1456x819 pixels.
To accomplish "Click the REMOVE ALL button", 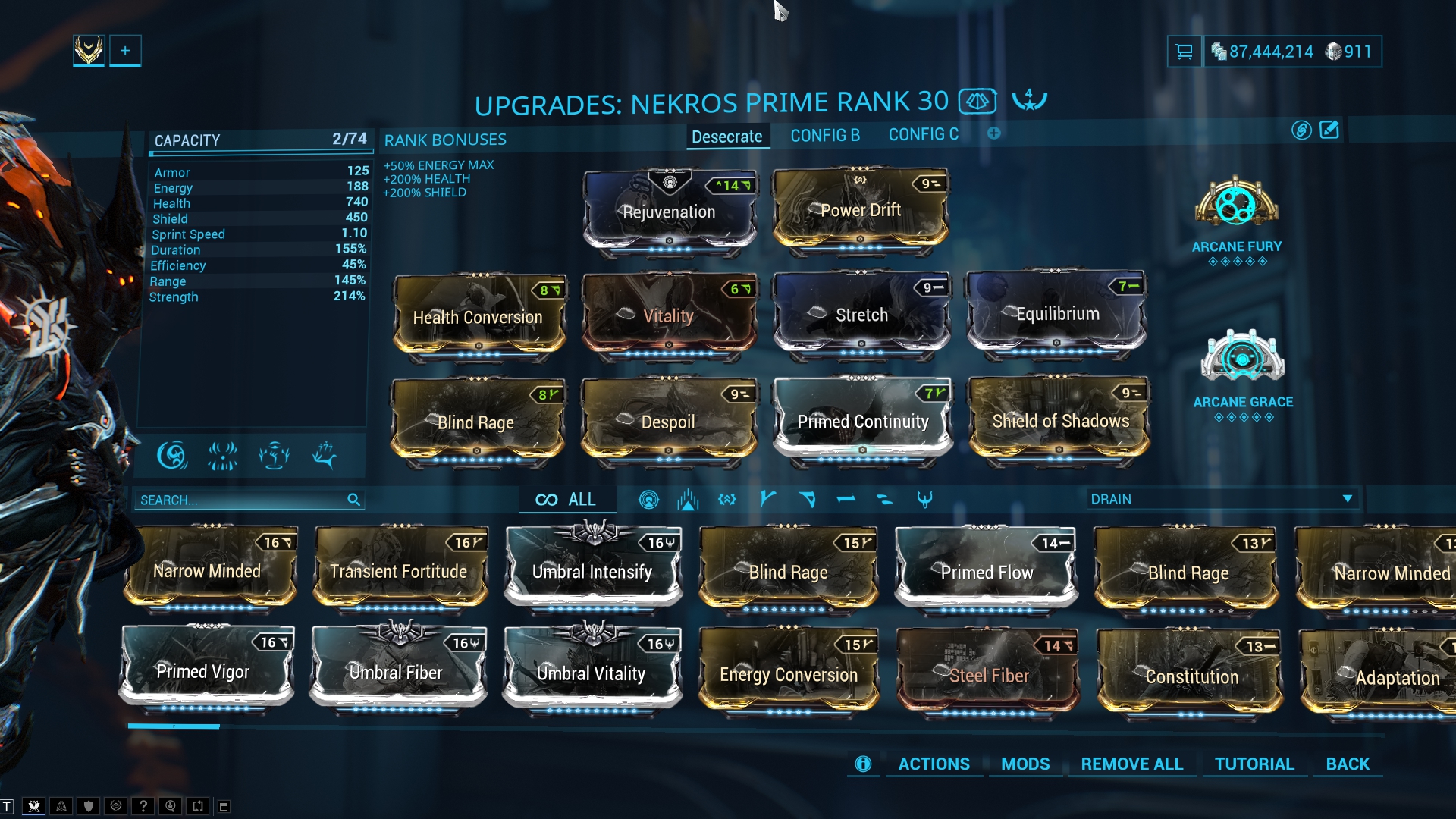I will click(1131, 764).
